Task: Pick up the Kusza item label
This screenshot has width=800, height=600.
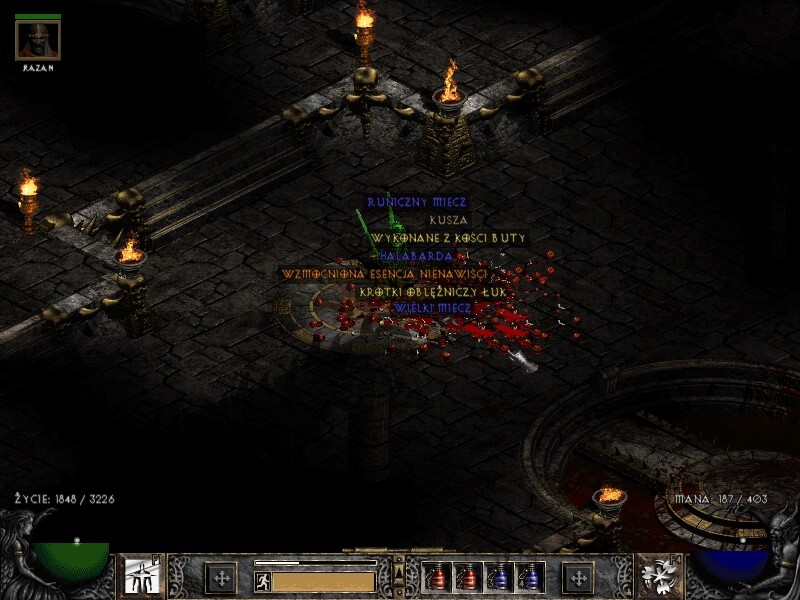Action: (x=448, y=220)
